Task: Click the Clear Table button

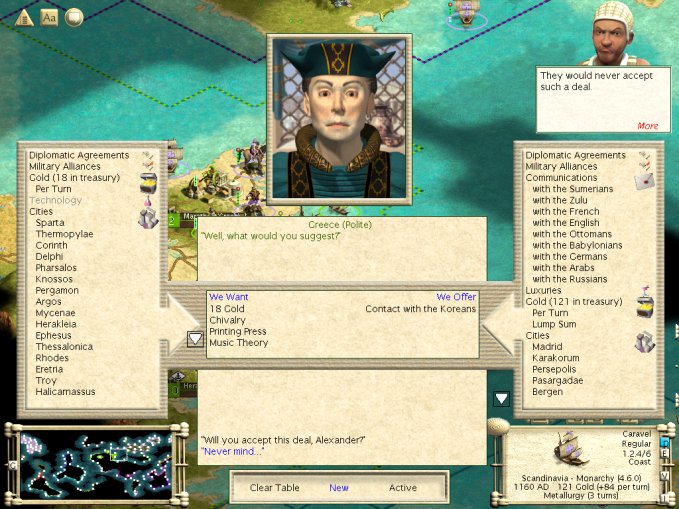Action: tap(275, 488)
